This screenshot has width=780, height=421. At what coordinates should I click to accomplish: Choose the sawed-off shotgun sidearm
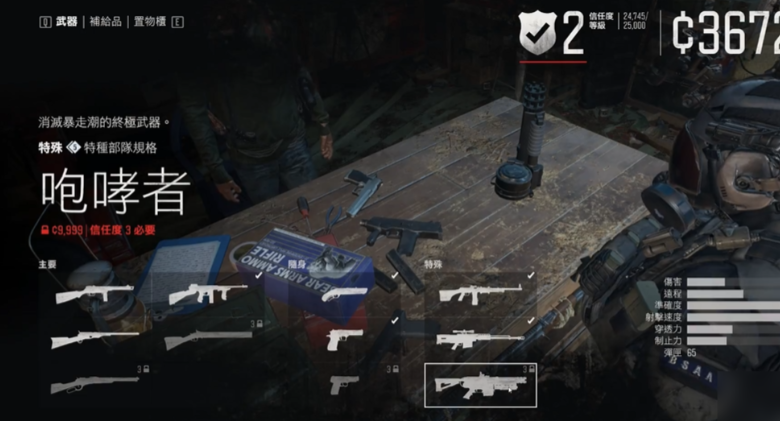[x=341, y=294]
